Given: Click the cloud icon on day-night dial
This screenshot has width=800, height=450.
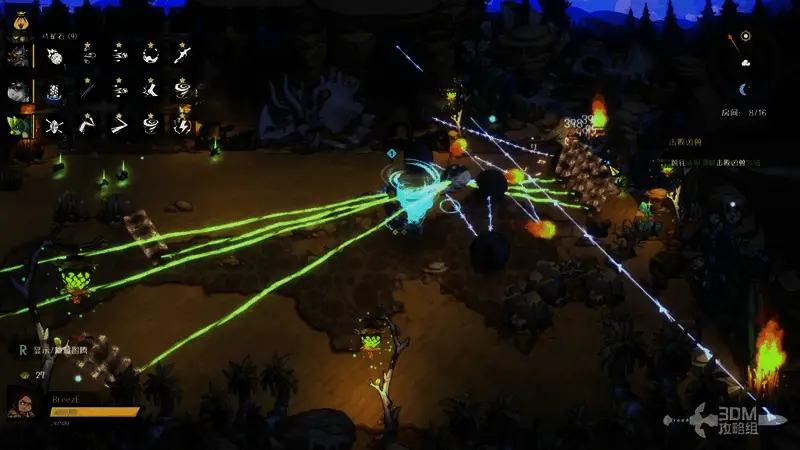Looking at the screenshot, I should (x=745, y=62).
